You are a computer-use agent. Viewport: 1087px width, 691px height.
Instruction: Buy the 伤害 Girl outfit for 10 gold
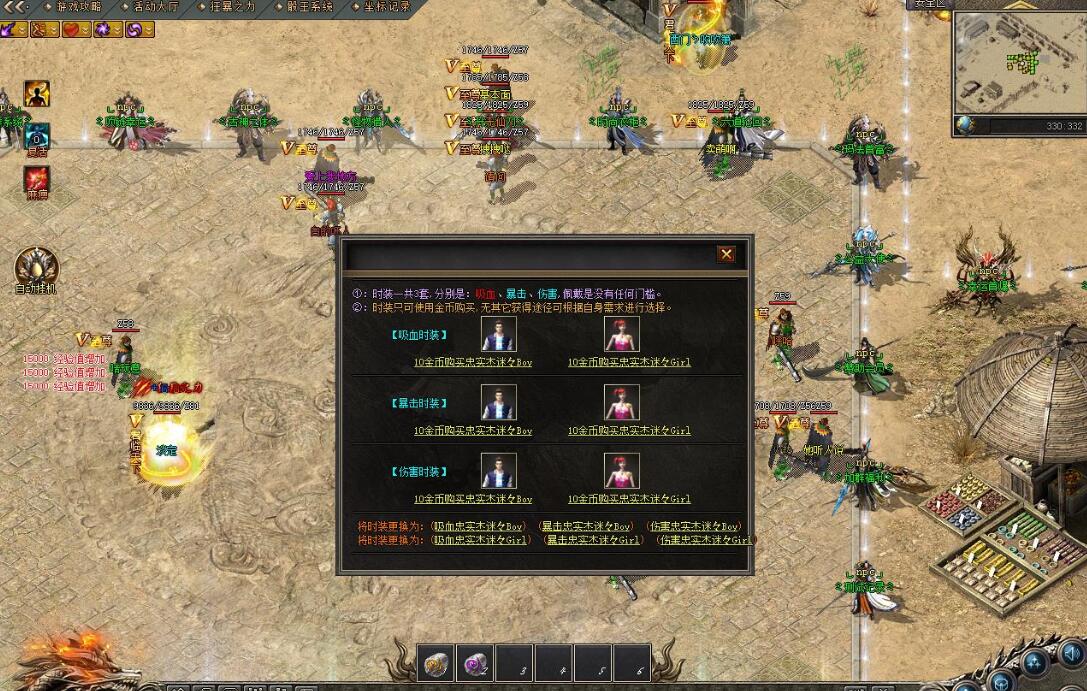(x=629, y=498)
